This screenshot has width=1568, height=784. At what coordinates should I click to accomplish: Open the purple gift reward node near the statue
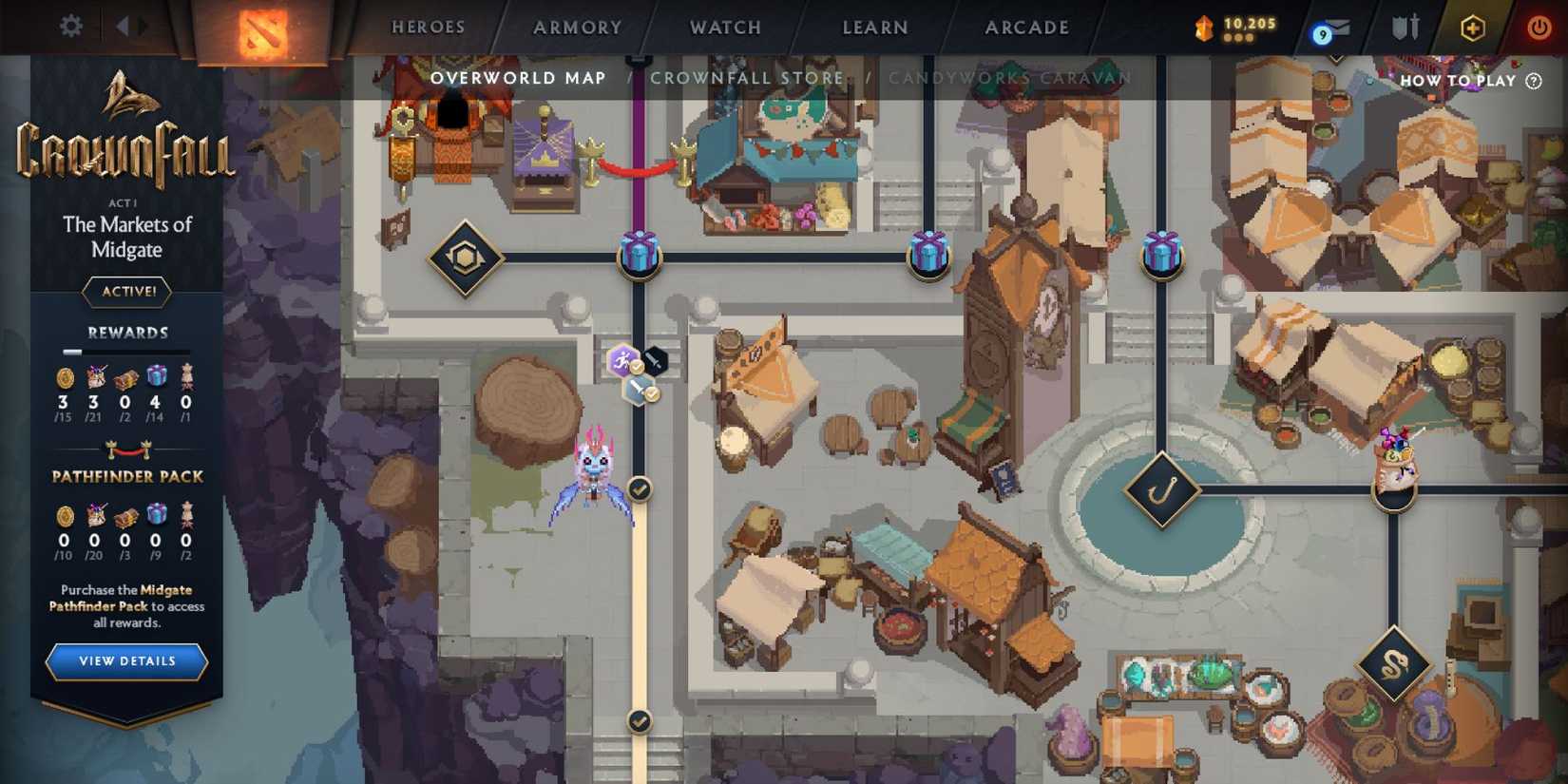click(929, 254)
